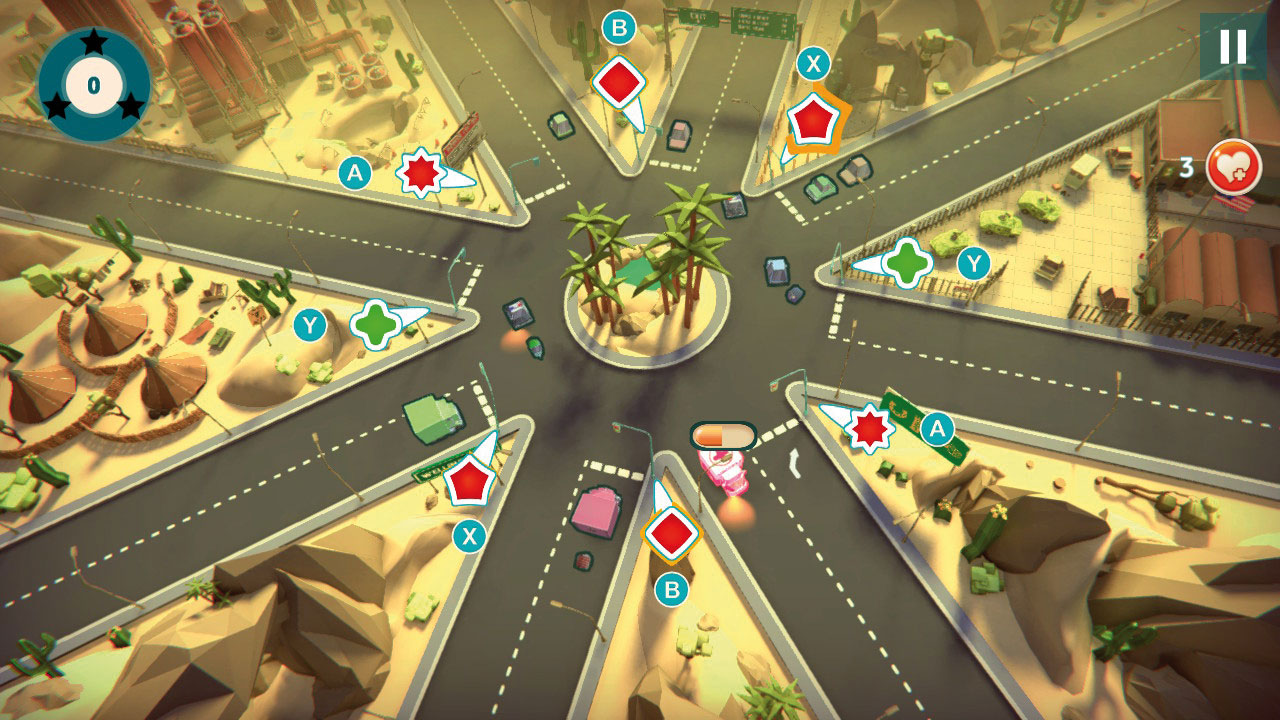Tap the red heart extra-life button

[1233, 166]
